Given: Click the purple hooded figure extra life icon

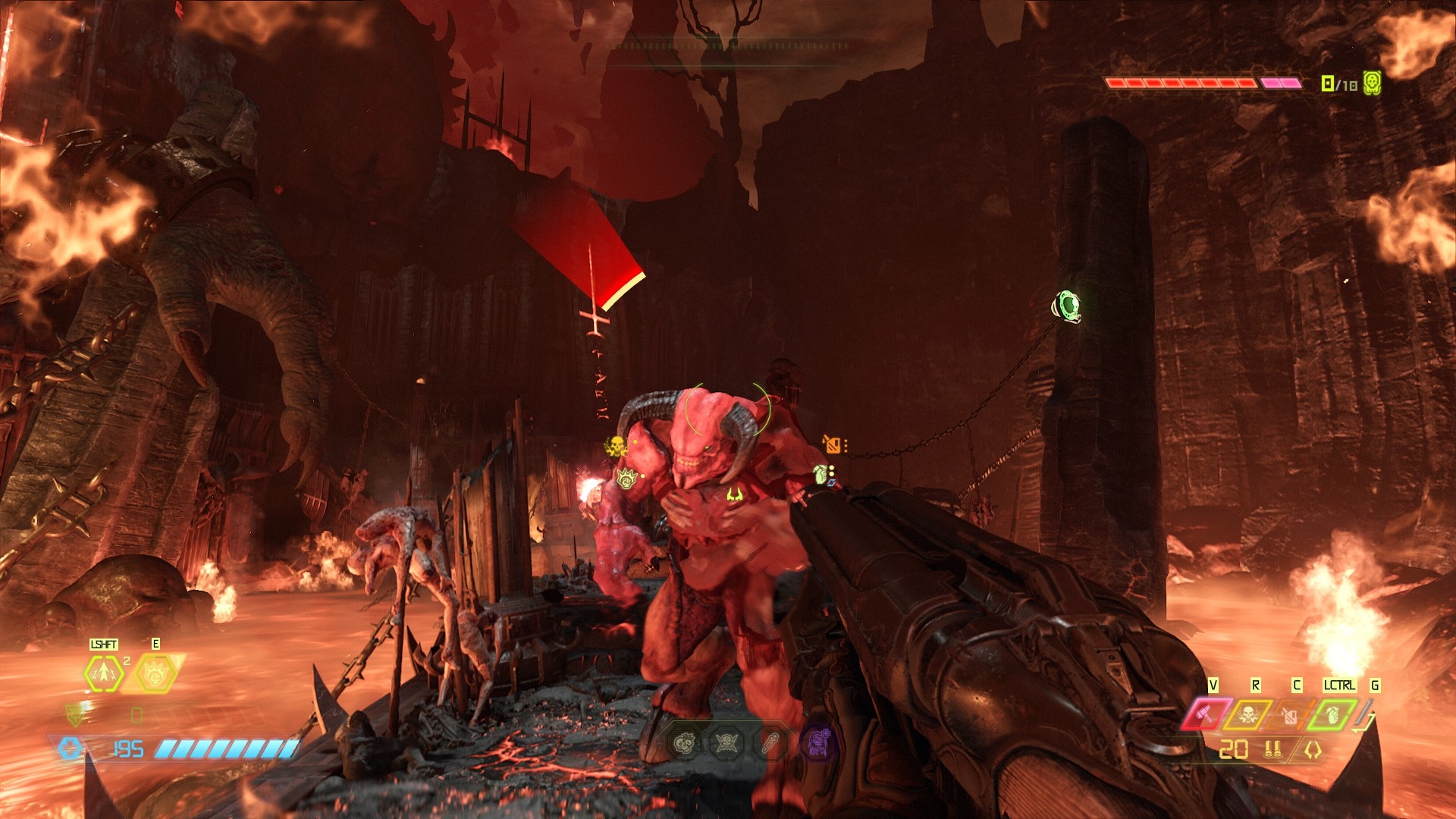Looking at the screenshot, I should coord(818,742).
